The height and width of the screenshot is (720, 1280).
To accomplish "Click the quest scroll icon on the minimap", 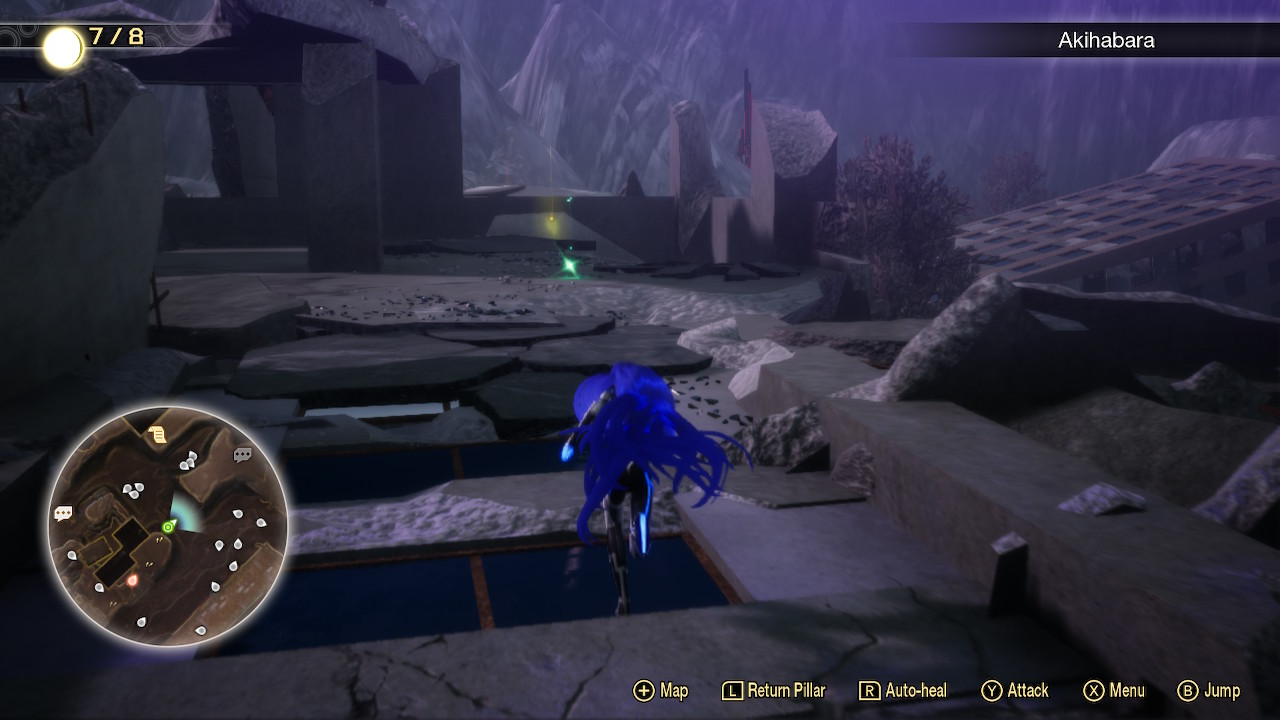I will [155, 432].
